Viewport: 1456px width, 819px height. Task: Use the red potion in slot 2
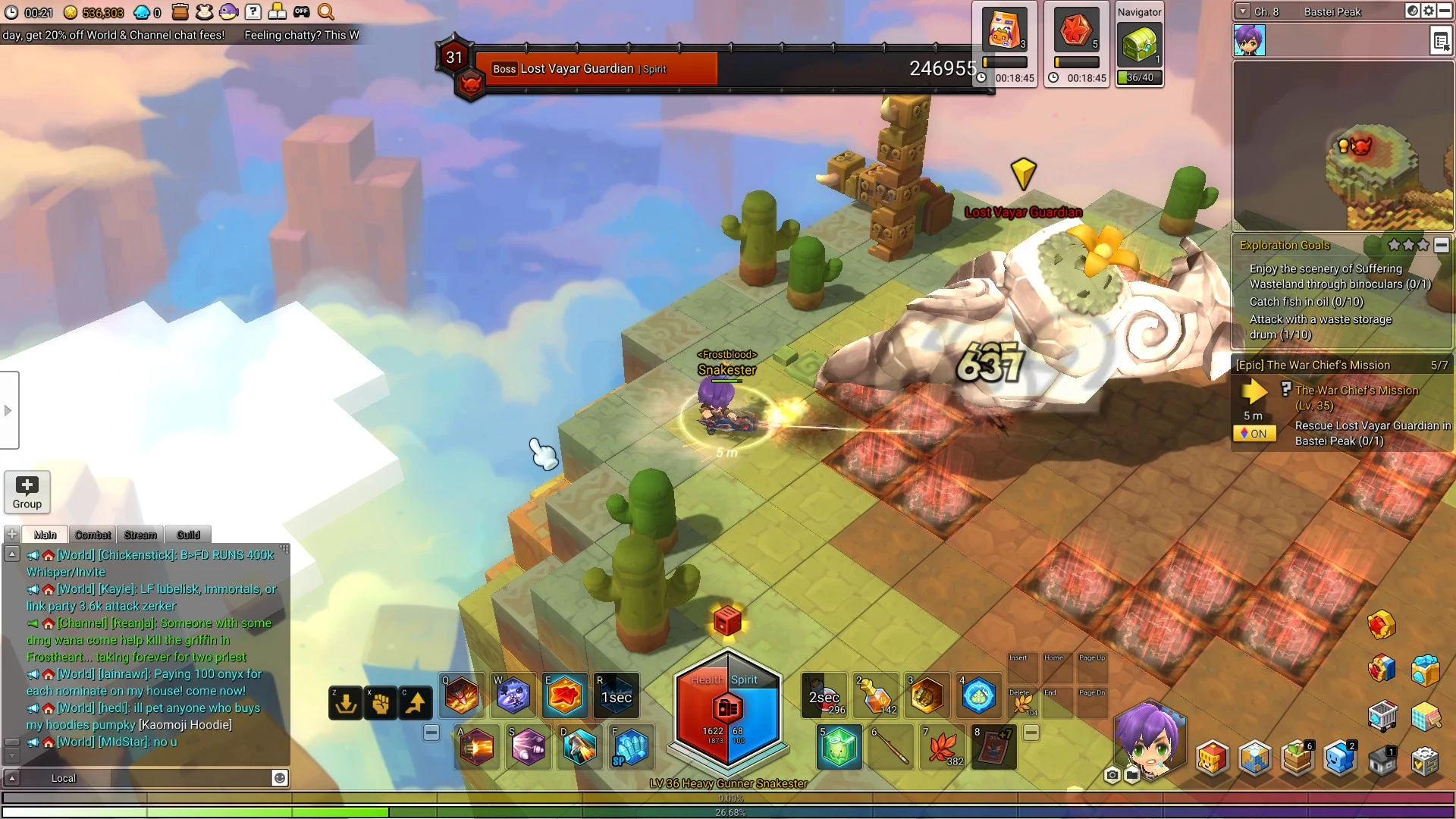coord(875,694)
